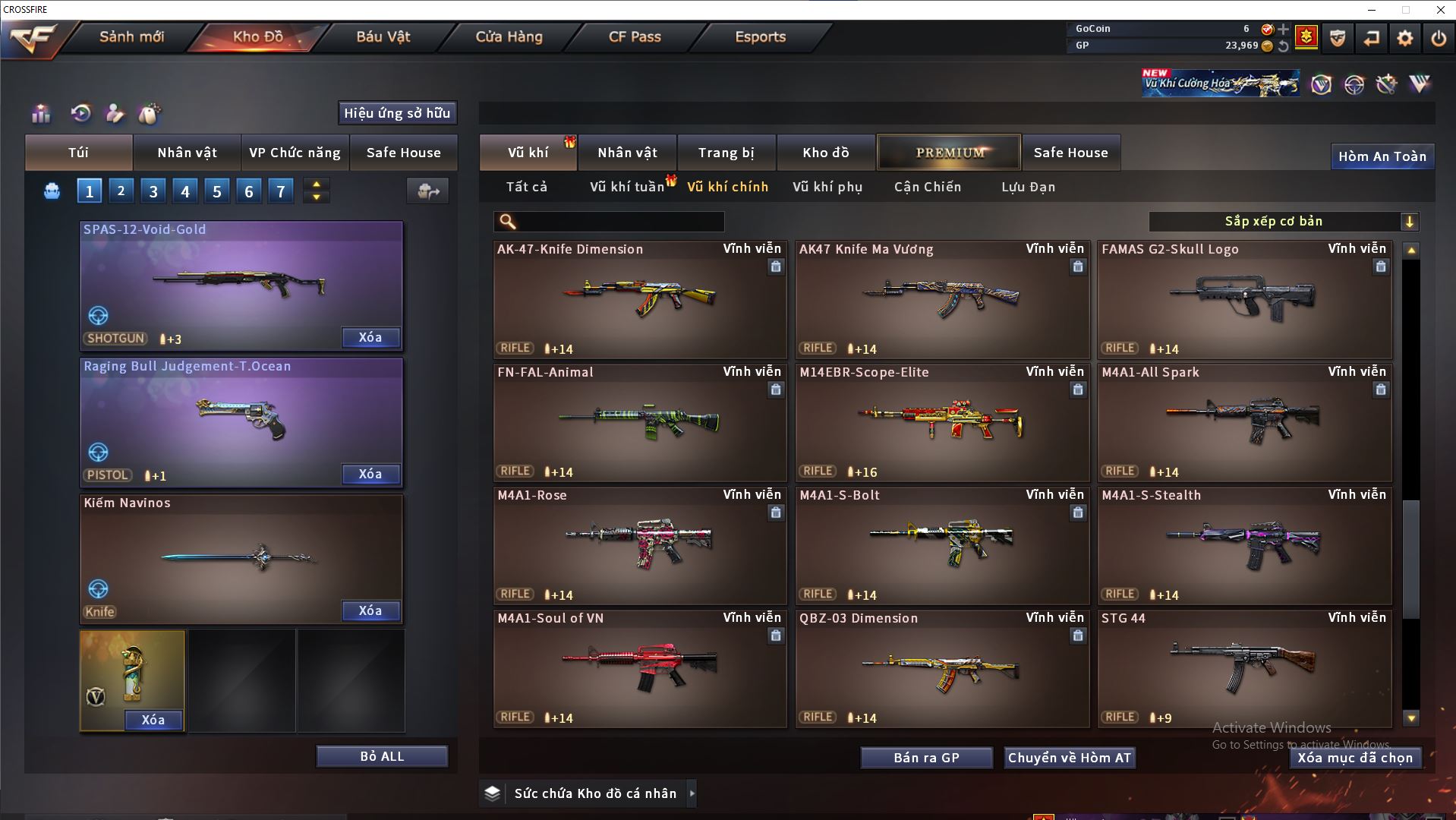
Task: Switch to the Nhân vật inventory tab
Action: point(627,153)
